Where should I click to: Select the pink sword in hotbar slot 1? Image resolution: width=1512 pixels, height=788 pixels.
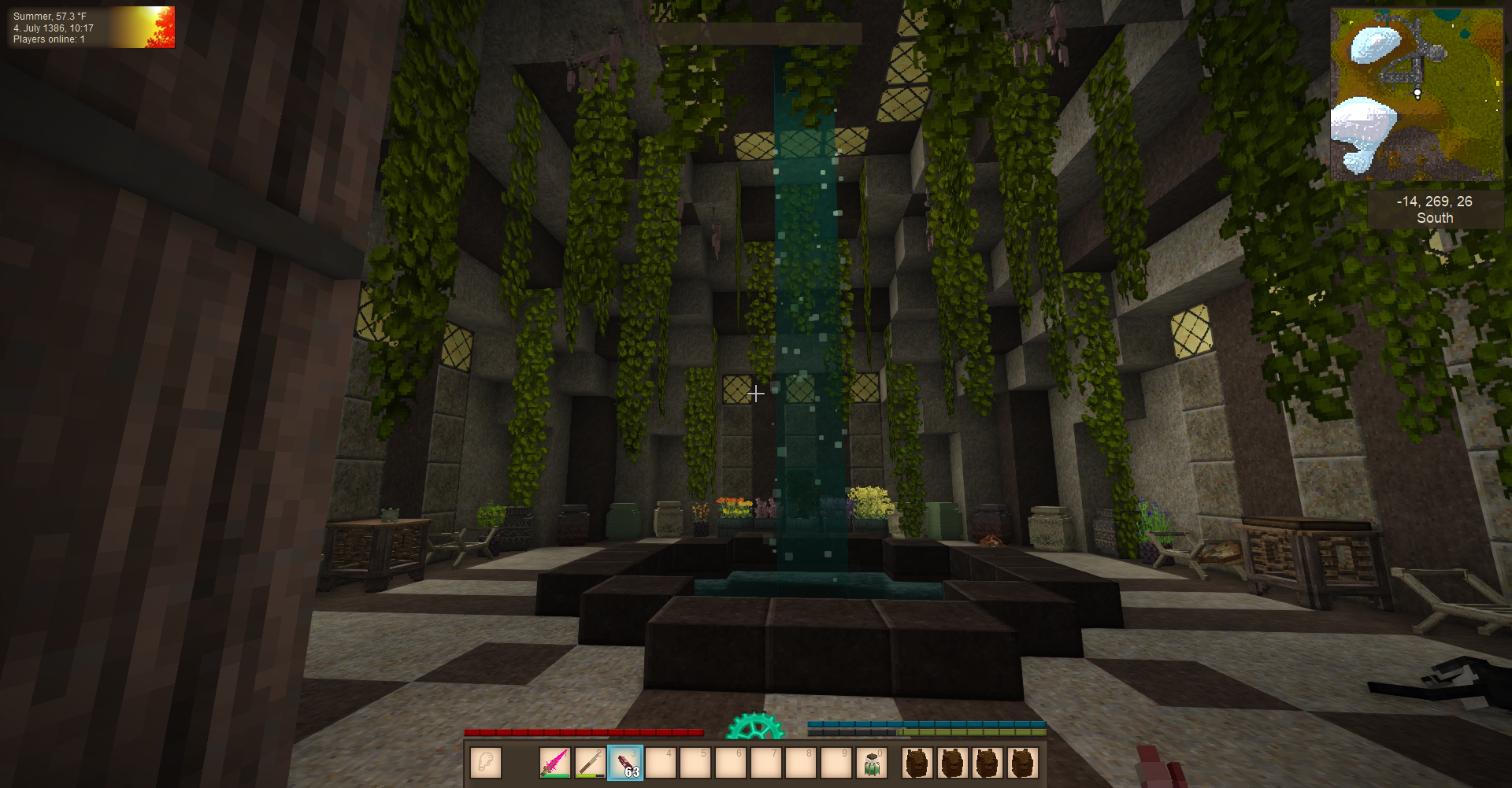[x=555, y=763]
